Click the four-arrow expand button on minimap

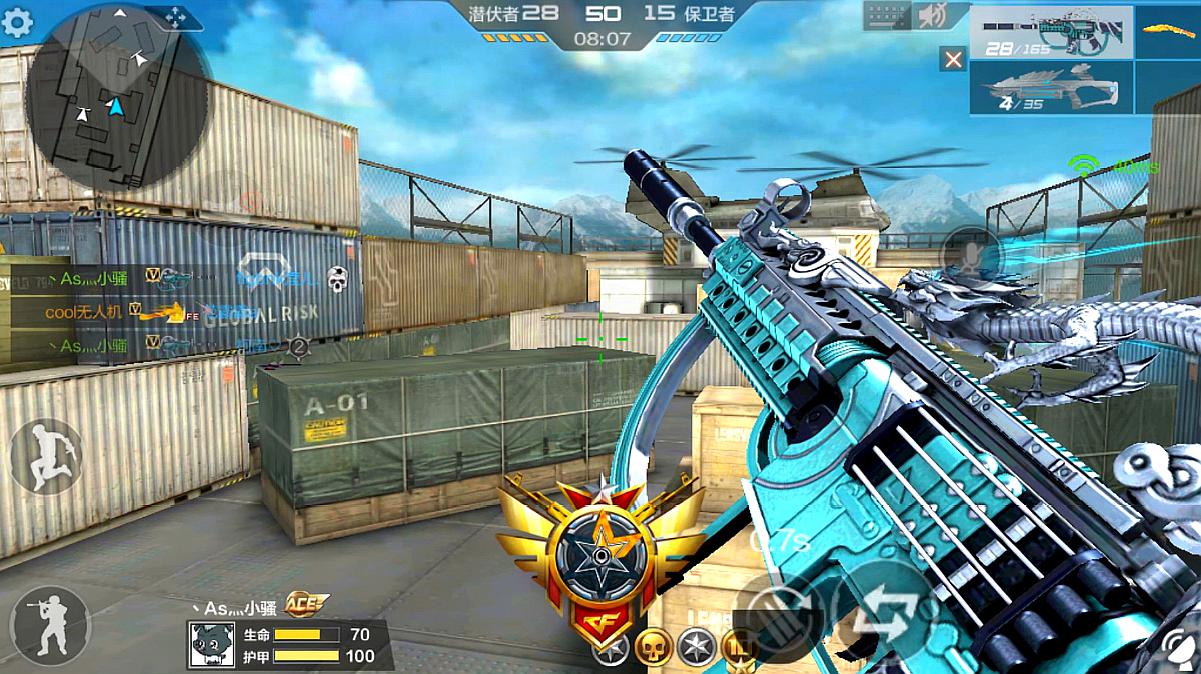coord(175,17)
